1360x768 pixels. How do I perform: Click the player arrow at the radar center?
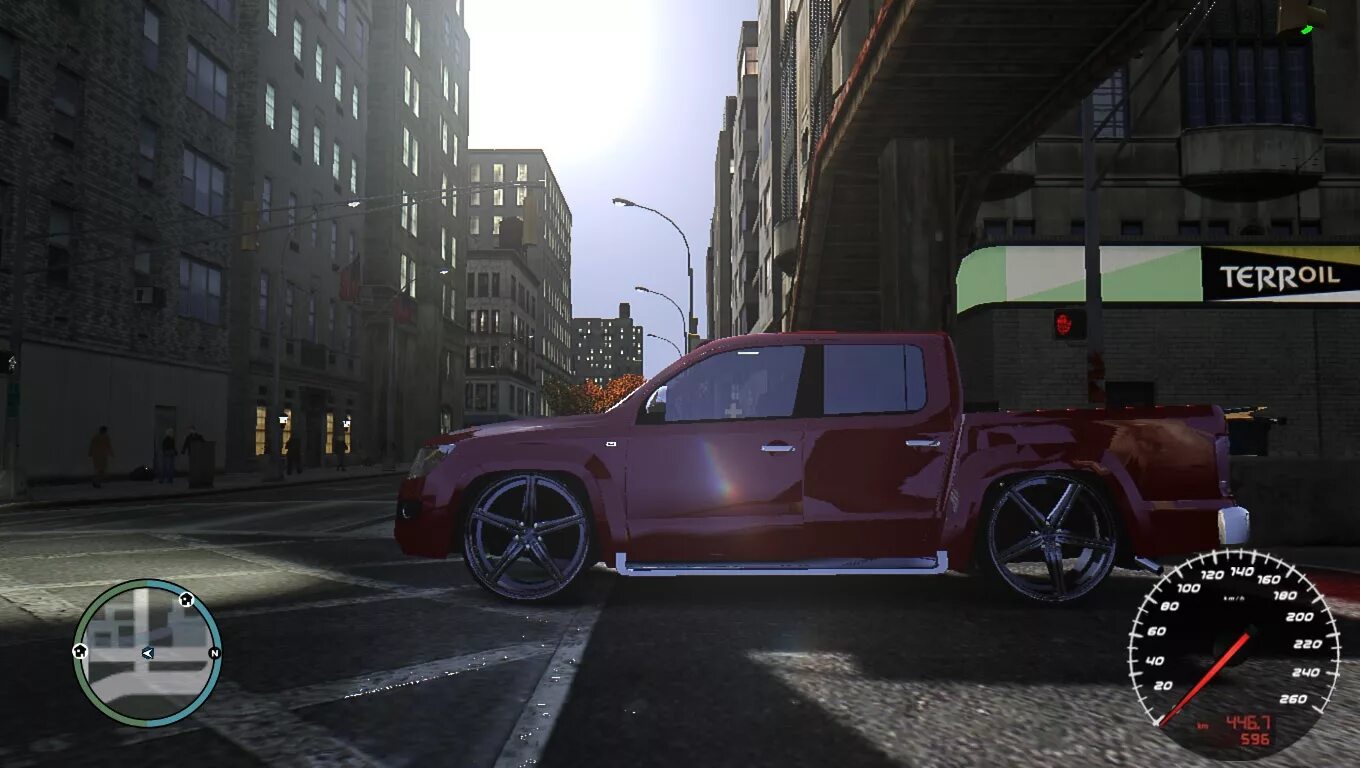tap(148, 653)
